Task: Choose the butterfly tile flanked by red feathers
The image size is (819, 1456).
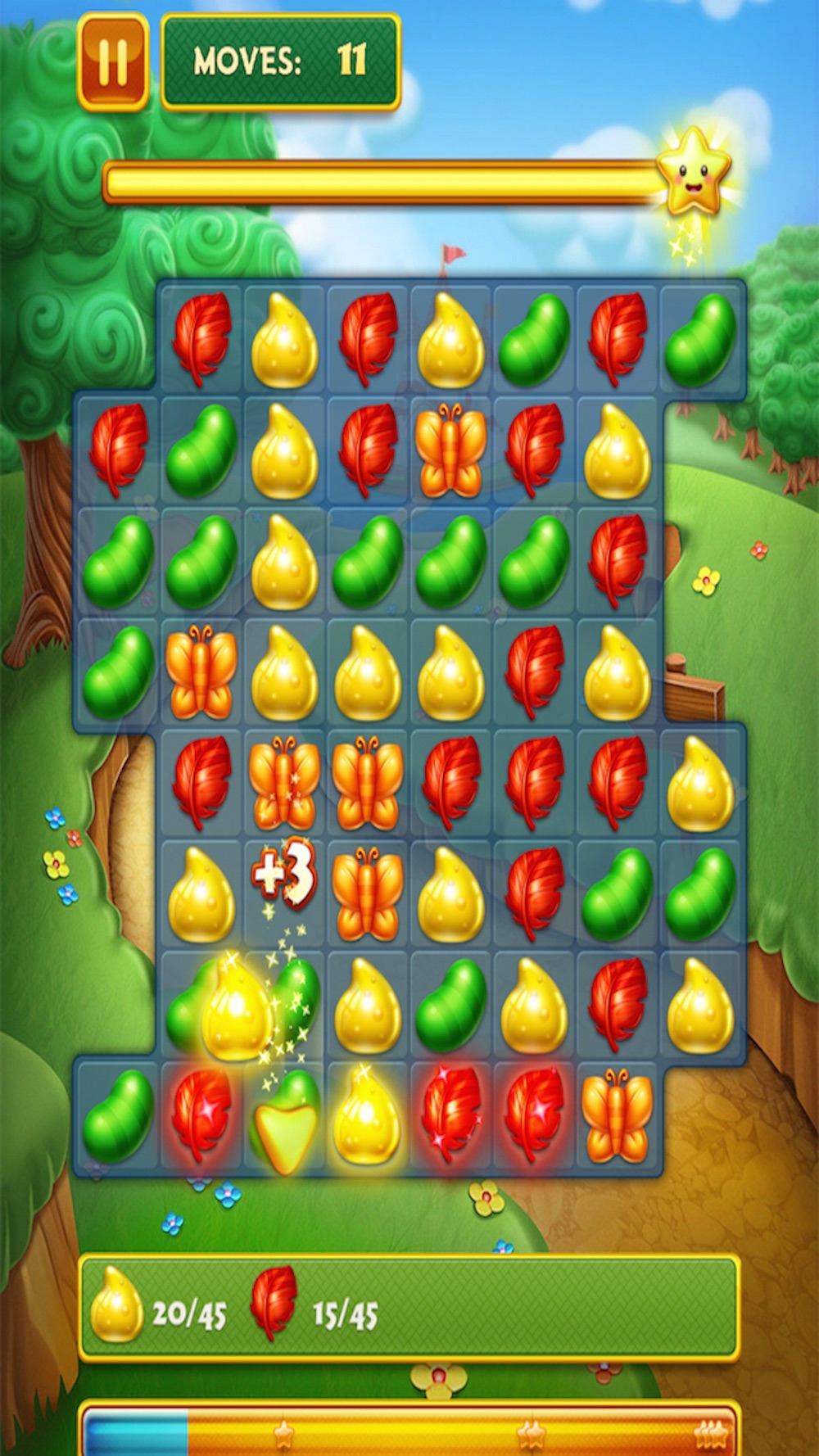Action: (x=450, y=450)
